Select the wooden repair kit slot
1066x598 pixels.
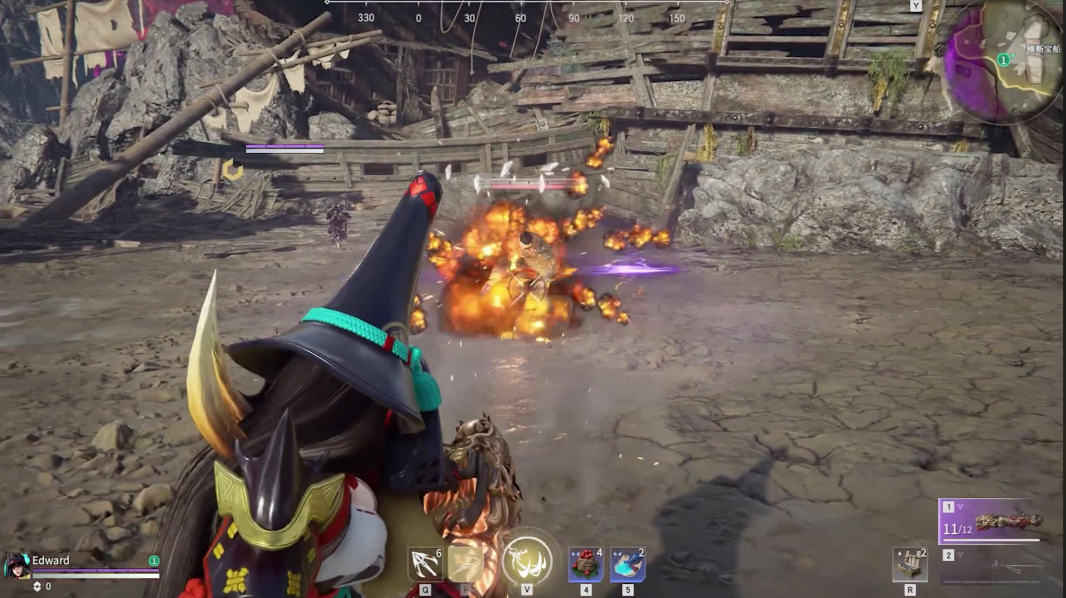(x=909, y=565)
